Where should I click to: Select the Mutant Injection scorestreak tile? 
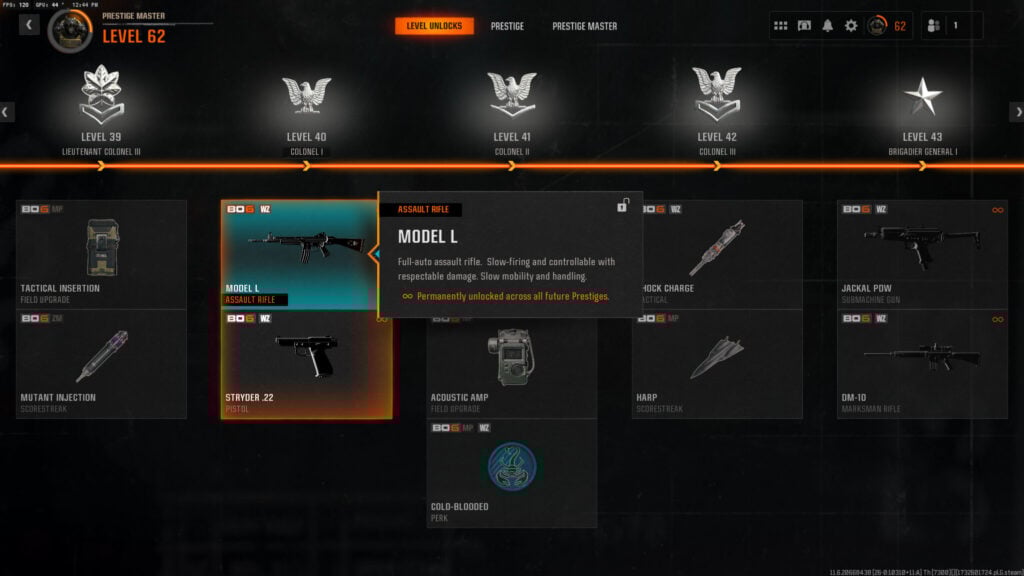click(101, 364)
